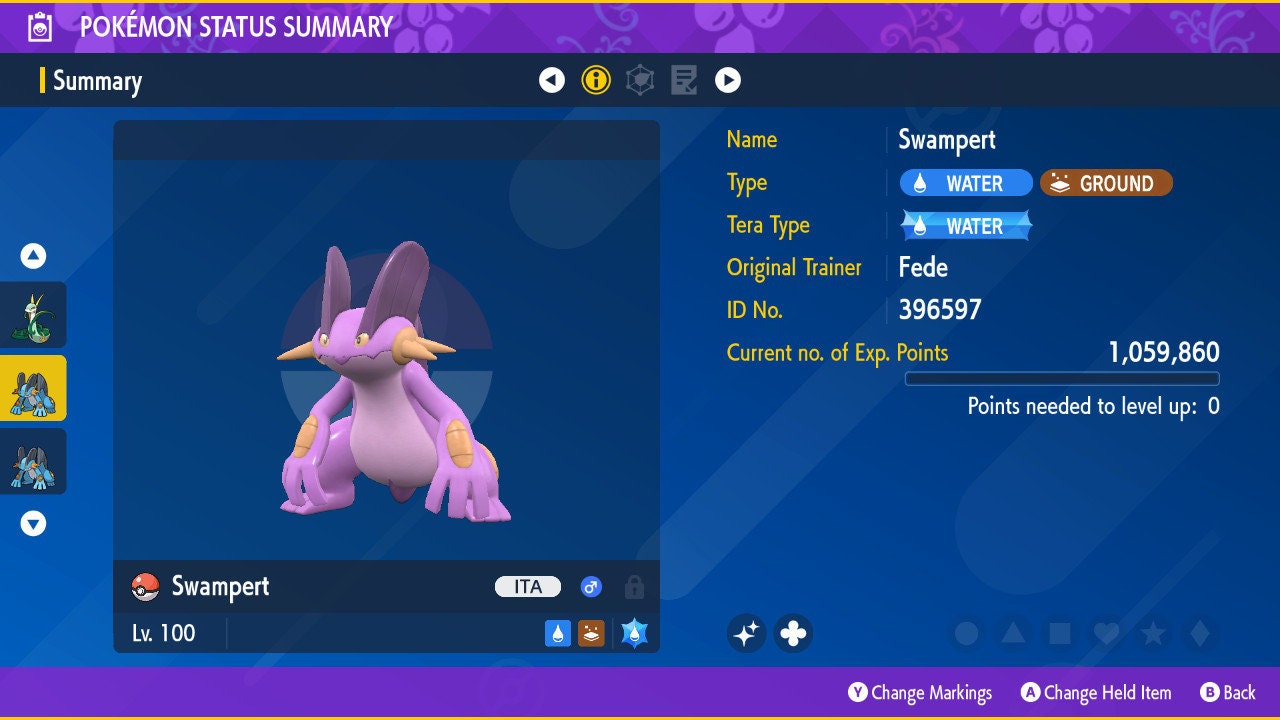Open the moves and notes tab
Image resolution: width=1280 pixels, height=720 pixels.
point(684,80)
